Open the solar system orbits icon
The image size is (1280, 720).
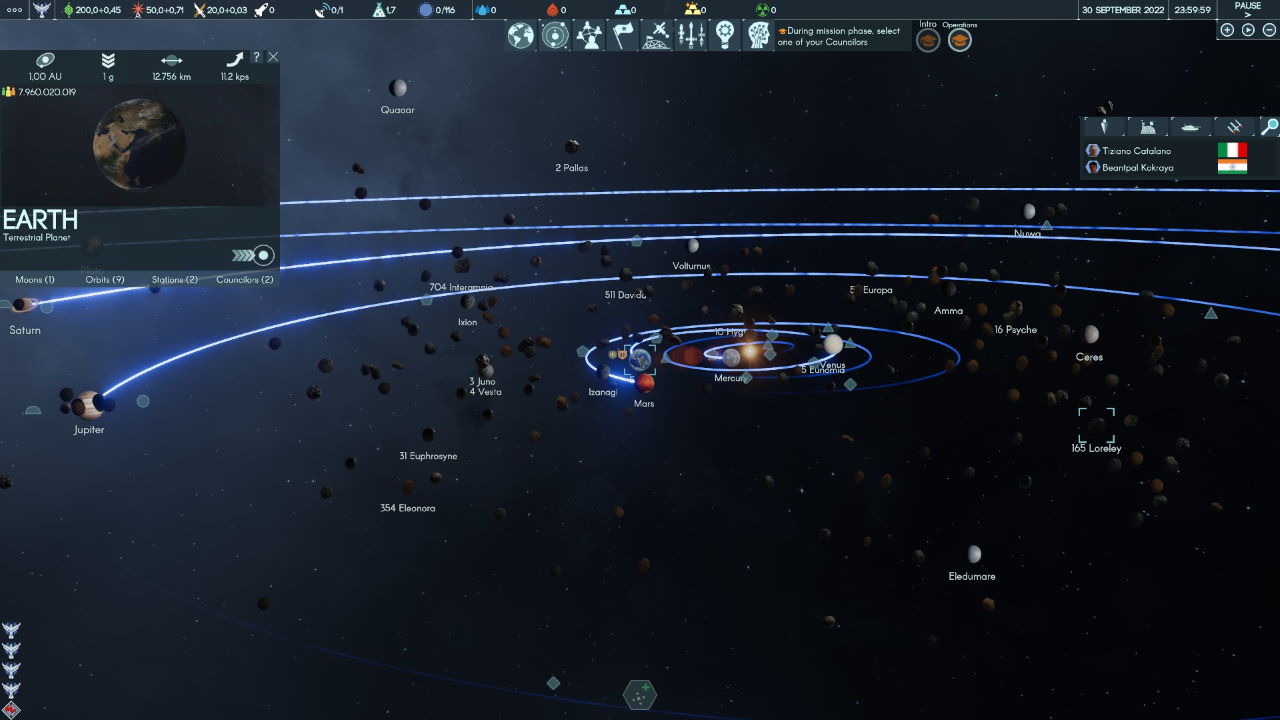pyautogui.click(x=555, y=36)
